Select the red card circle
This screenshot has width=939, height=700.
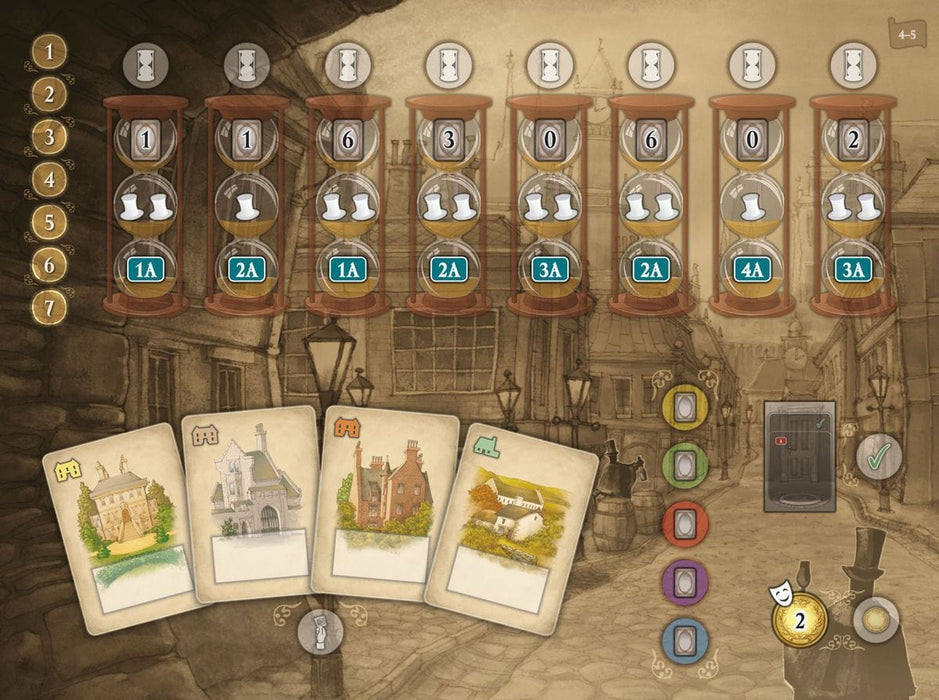coord(686,522)
